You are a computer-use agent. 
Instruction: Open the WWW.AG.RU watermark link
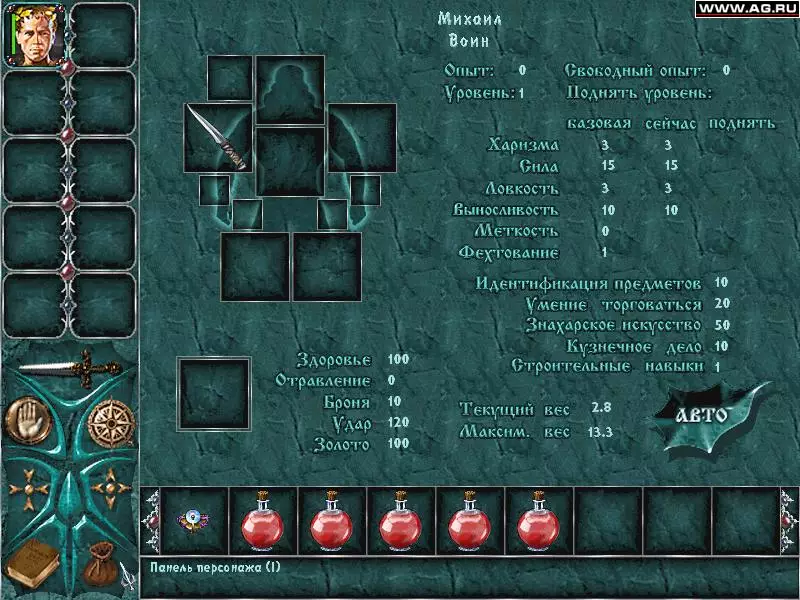pyautogui.click(x=746, y=8)
